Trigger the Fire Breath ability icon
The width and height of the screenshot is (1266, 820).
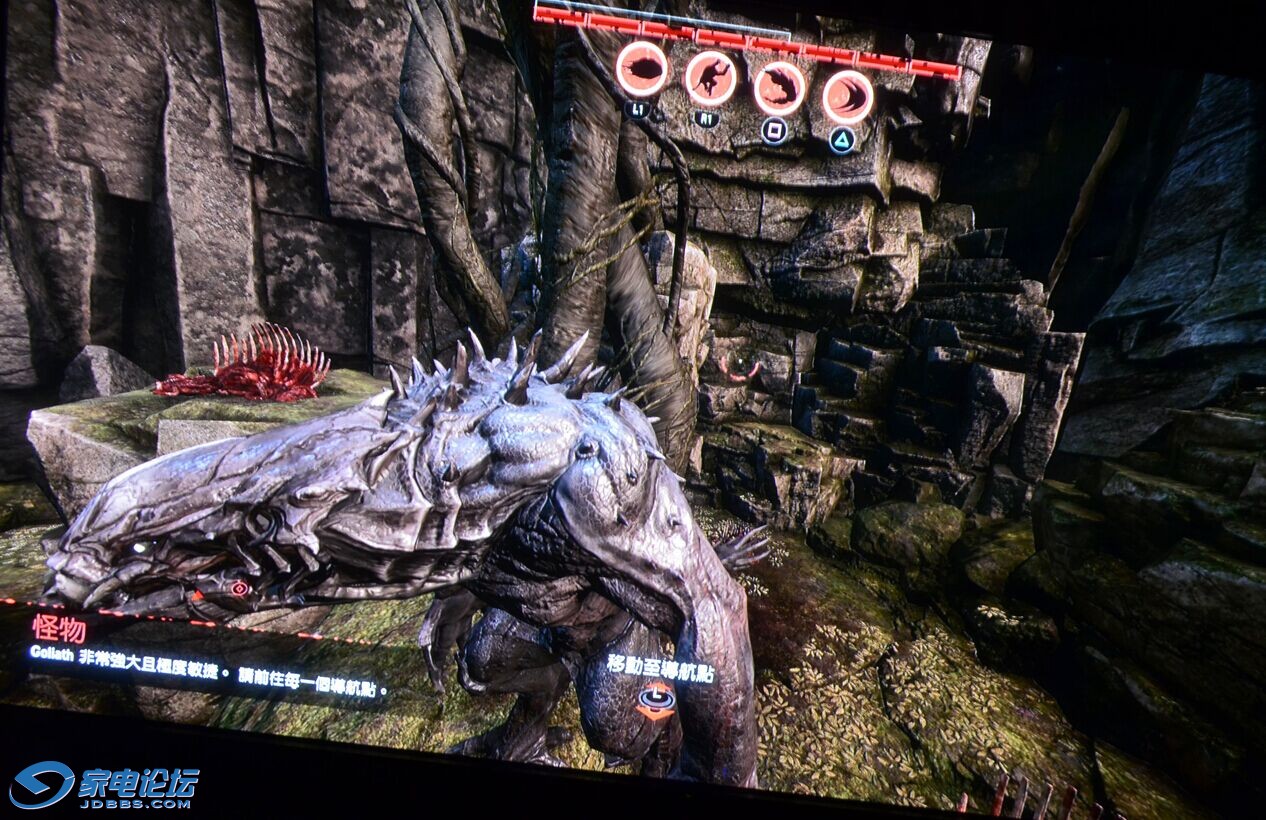point(779,88)
